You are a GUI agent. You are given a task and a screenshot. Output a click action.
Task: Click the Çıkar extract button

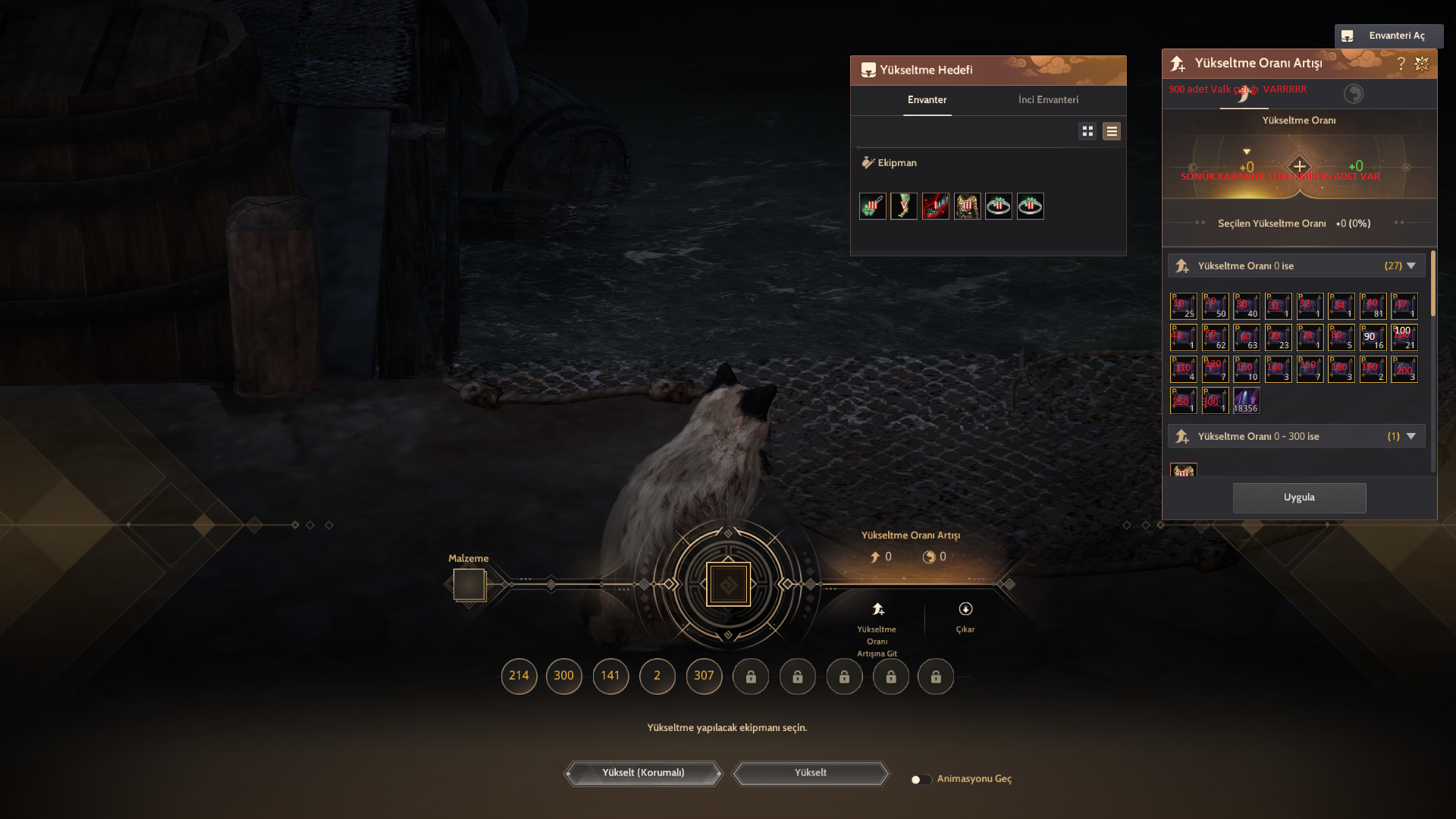[x=965, y=617]
